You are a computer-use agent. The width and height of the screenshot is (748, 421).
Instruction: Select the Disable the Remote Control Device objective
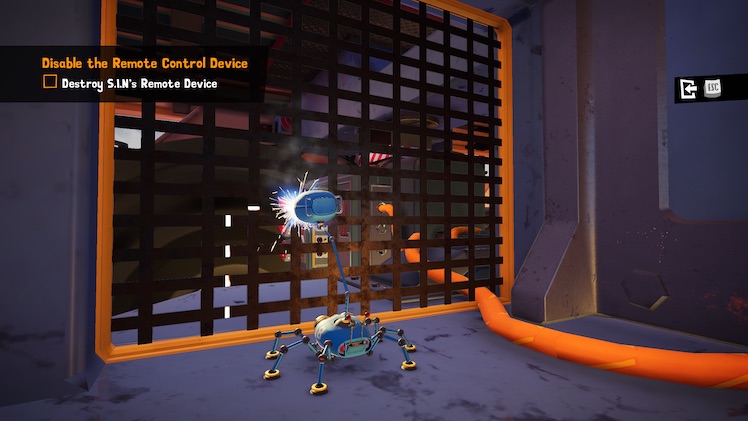tap(144, 63)
